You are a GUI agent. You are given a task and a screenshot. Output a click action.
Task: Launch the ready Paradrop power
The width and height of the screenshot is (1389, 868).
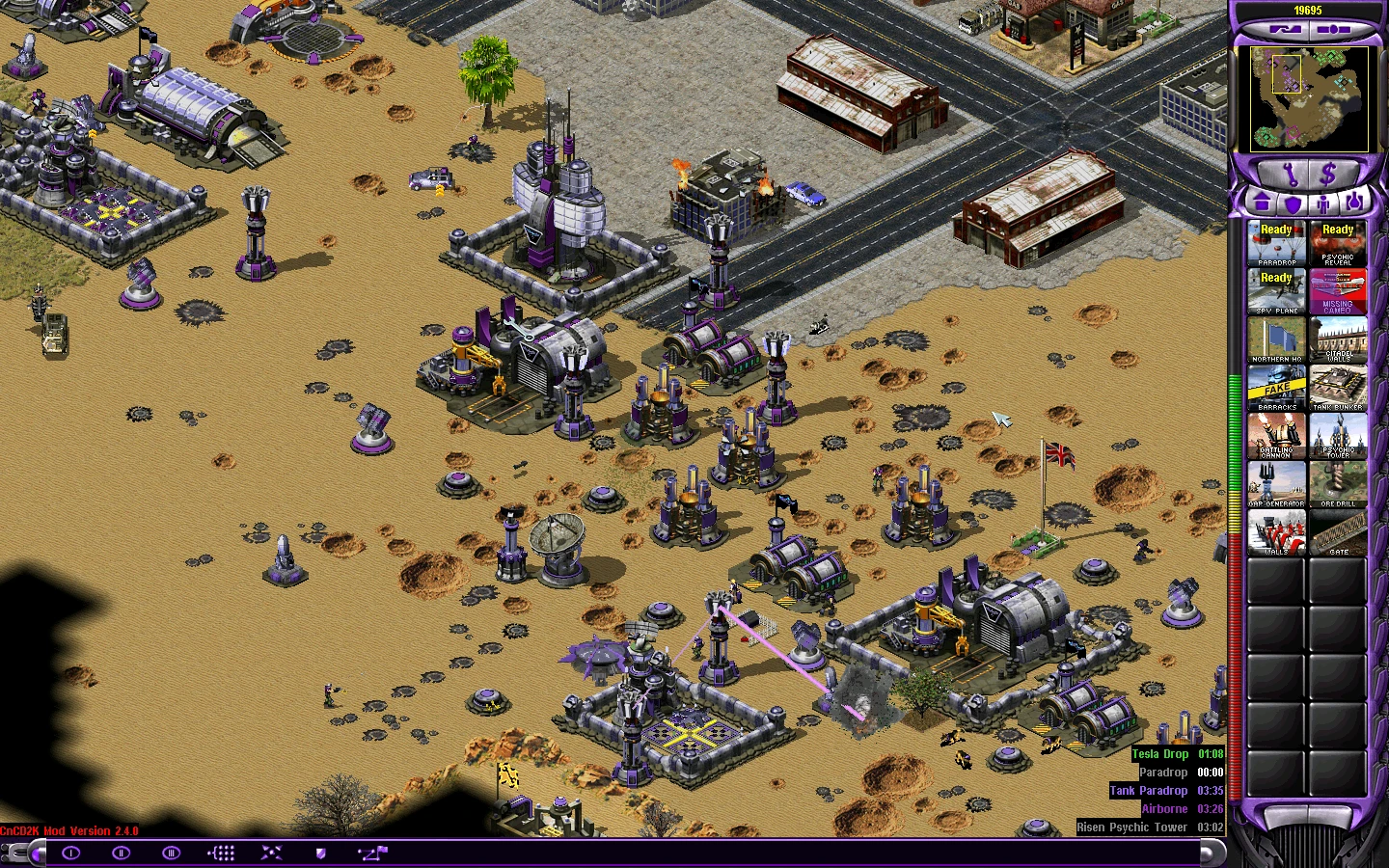pos(1276,243)
